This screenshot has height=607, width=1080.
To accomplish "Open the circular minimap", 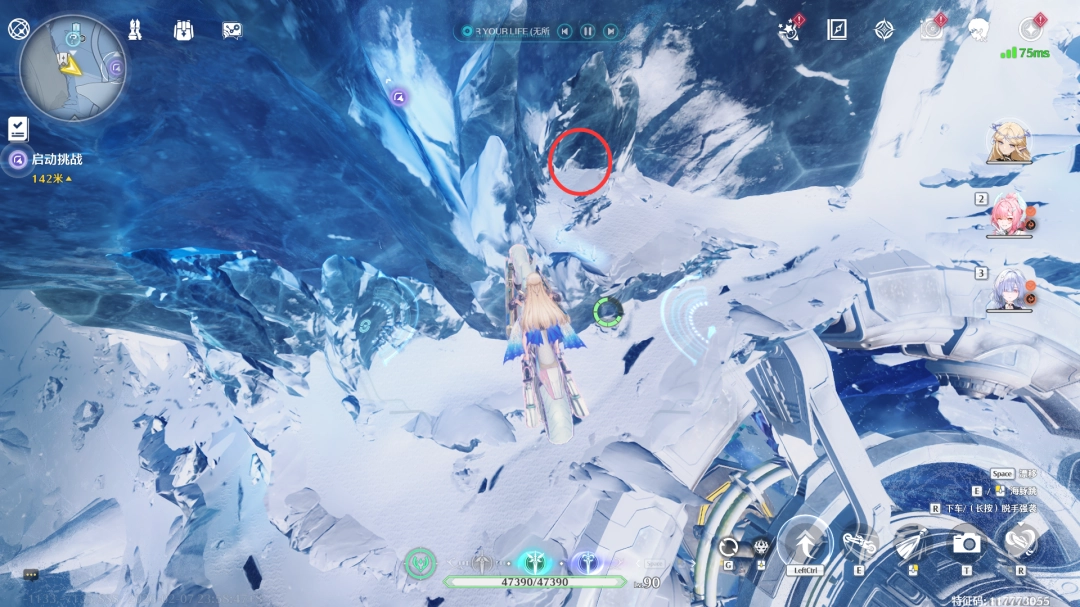I will (72, 68).
